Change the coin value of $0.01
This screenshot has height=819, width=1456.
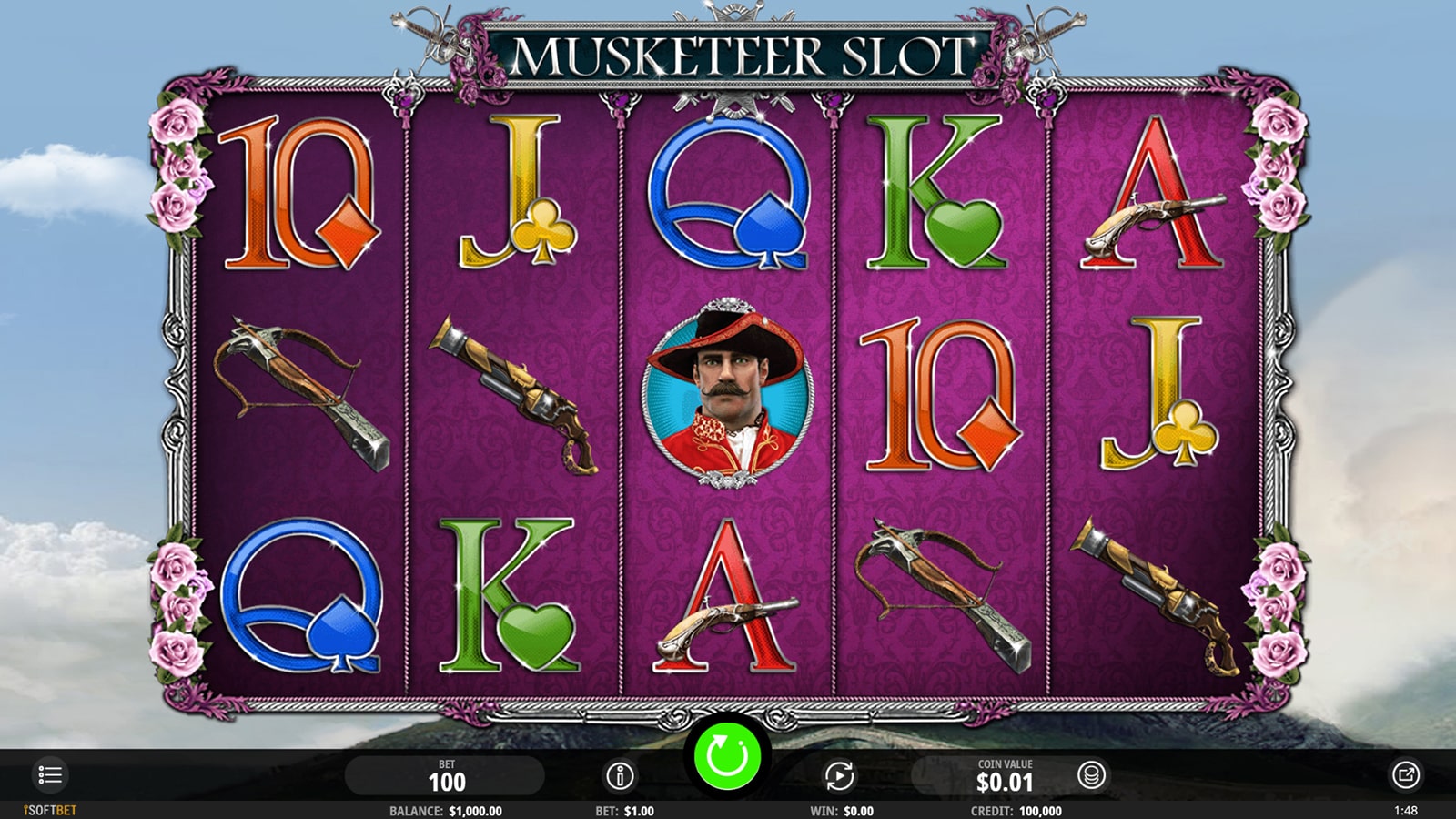tap(1004, 776)
